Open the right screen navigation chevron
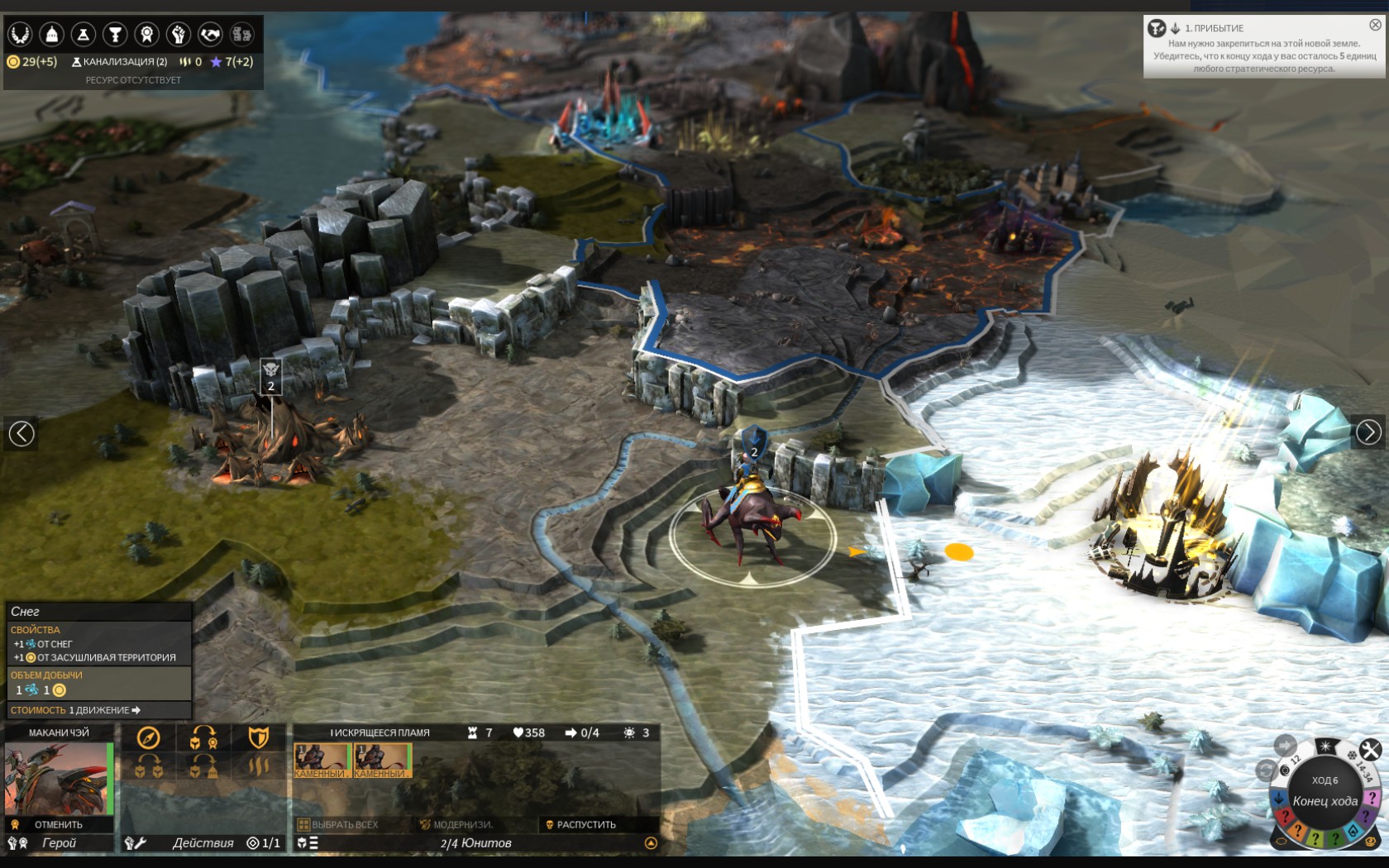The width and height of the screenshot is (1389, 868). click(x=1368, y=430)
